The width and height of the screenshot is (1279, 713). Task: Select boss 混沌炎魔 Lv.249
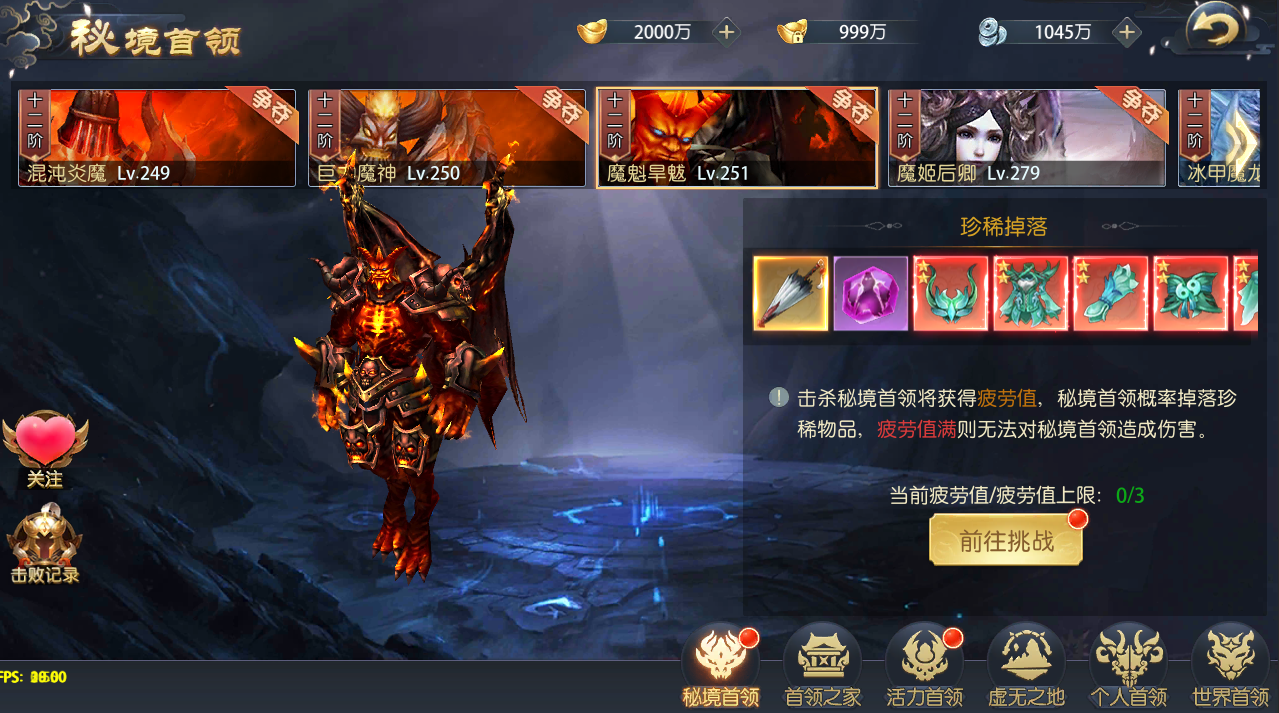(157, 137)
